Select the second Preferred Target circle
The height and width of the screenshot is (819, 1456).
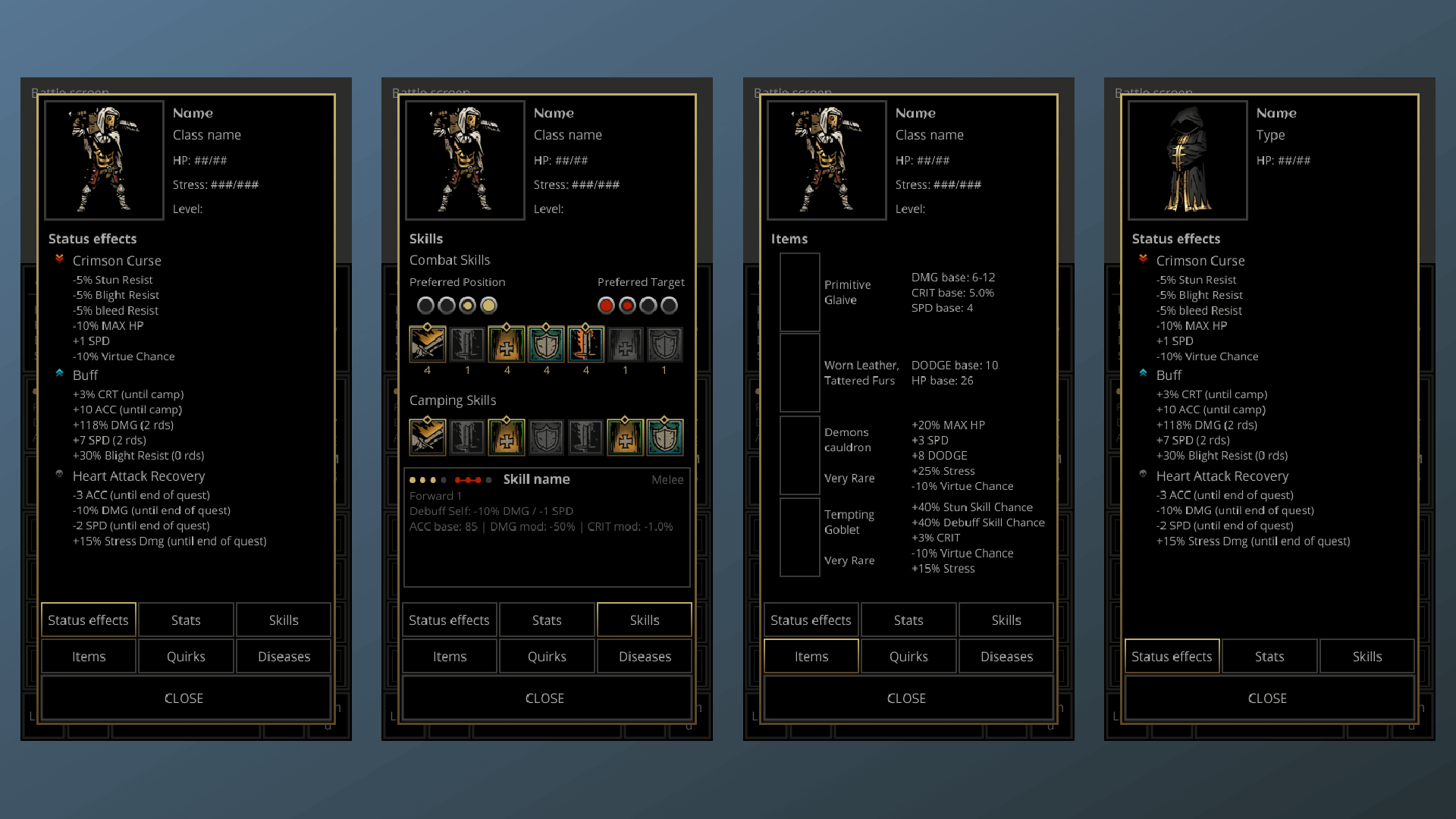point(626,306)
